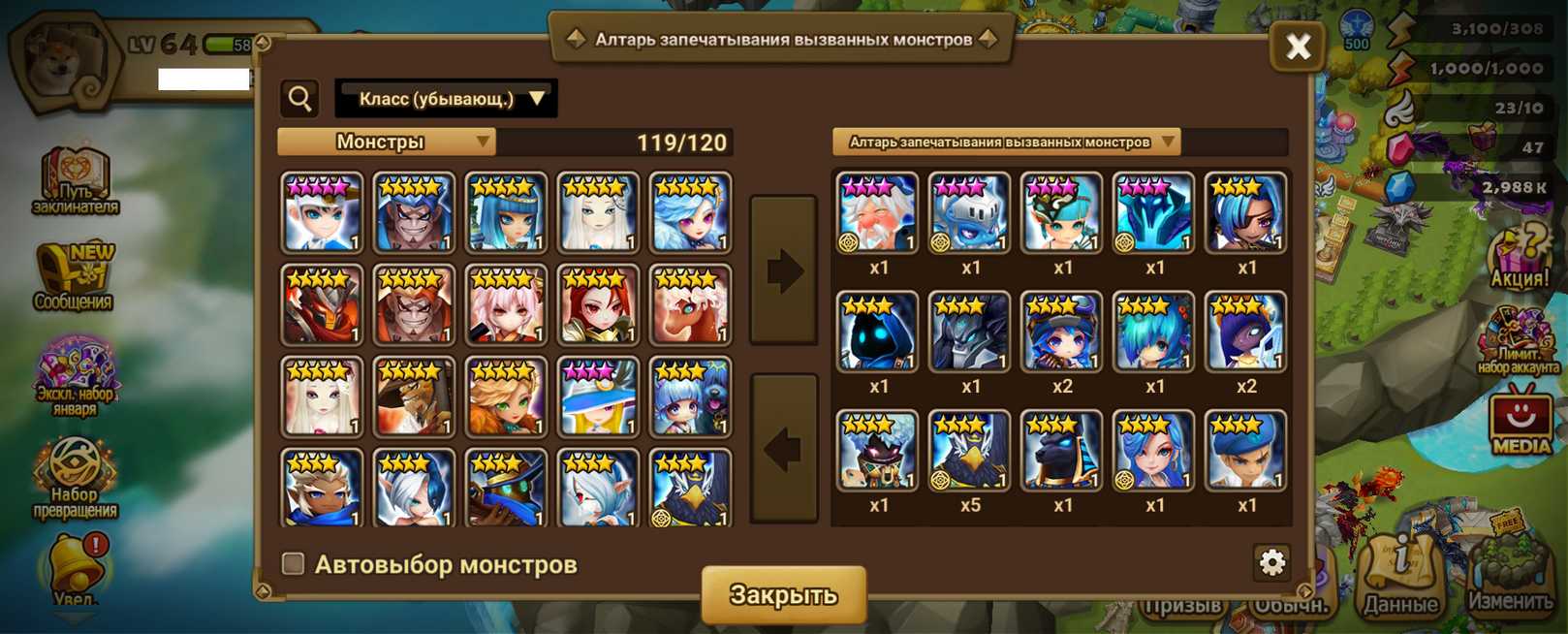Open the Сообщения chest icon
1568x634 pixels.
point(76,276)
